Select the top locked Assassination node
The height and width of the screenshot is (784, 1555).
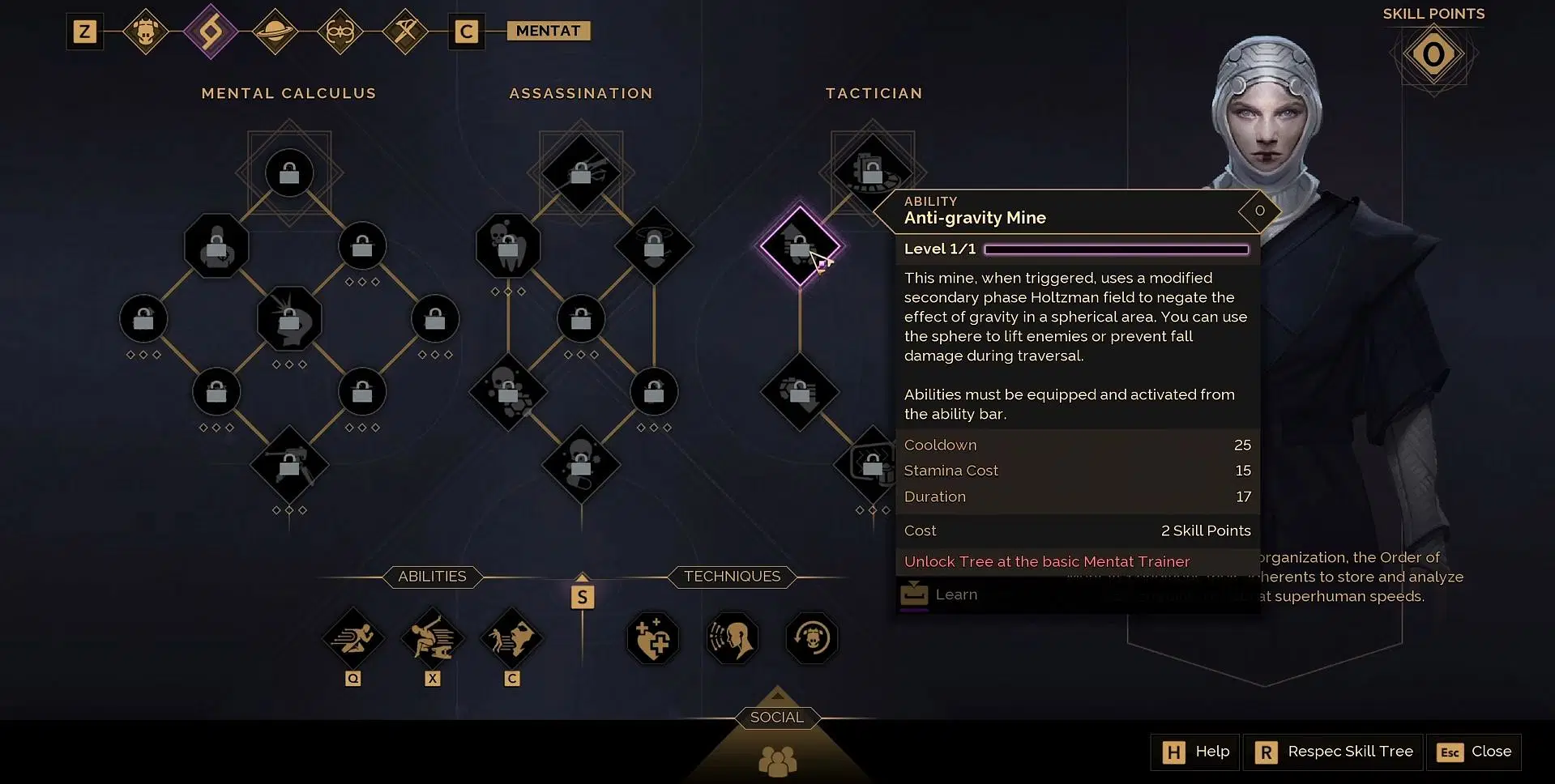581,173
